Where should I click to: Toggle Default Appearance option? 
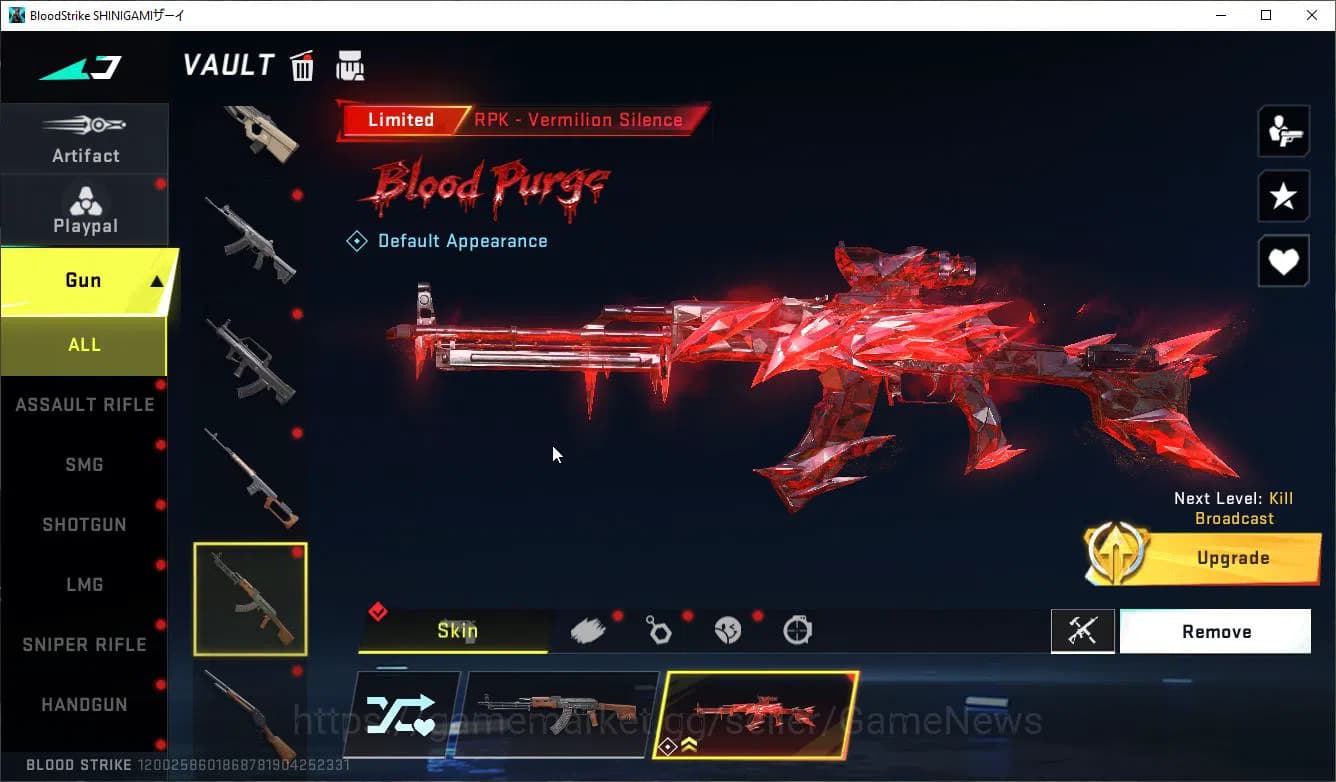[447, 240]
